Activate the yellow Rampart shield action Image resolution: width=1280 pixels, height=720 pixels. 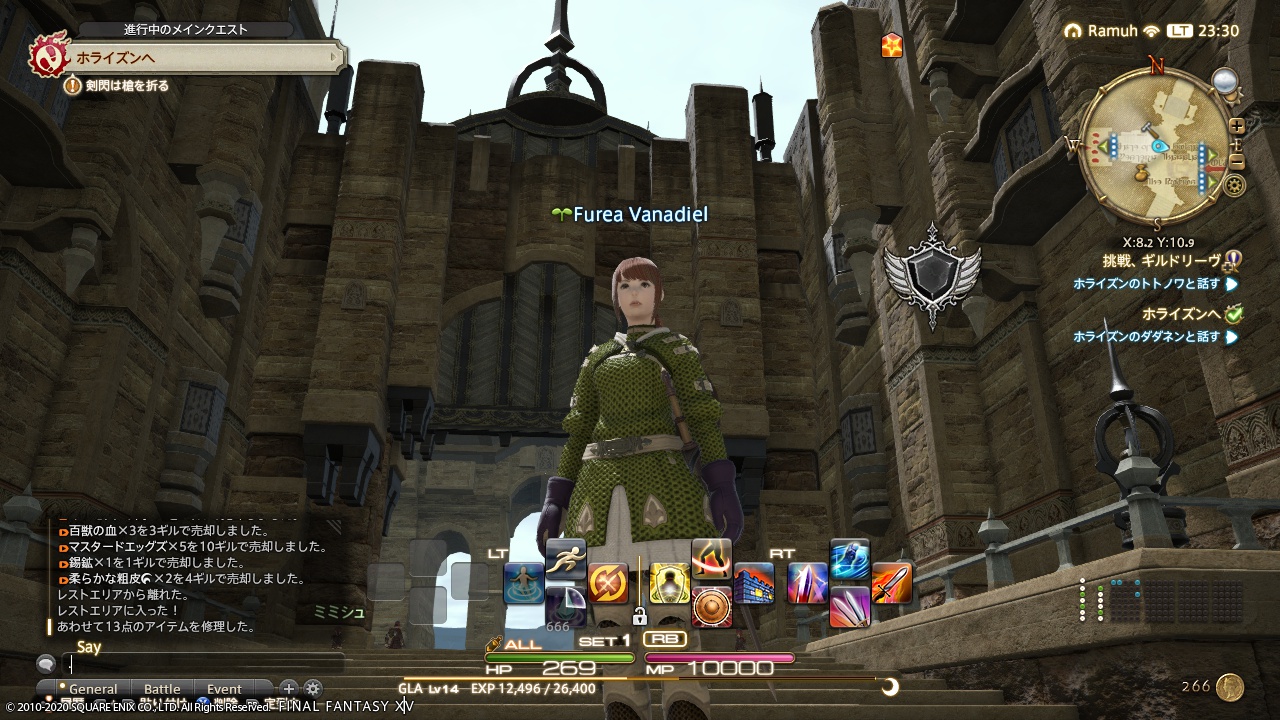(x=670, y=584)
